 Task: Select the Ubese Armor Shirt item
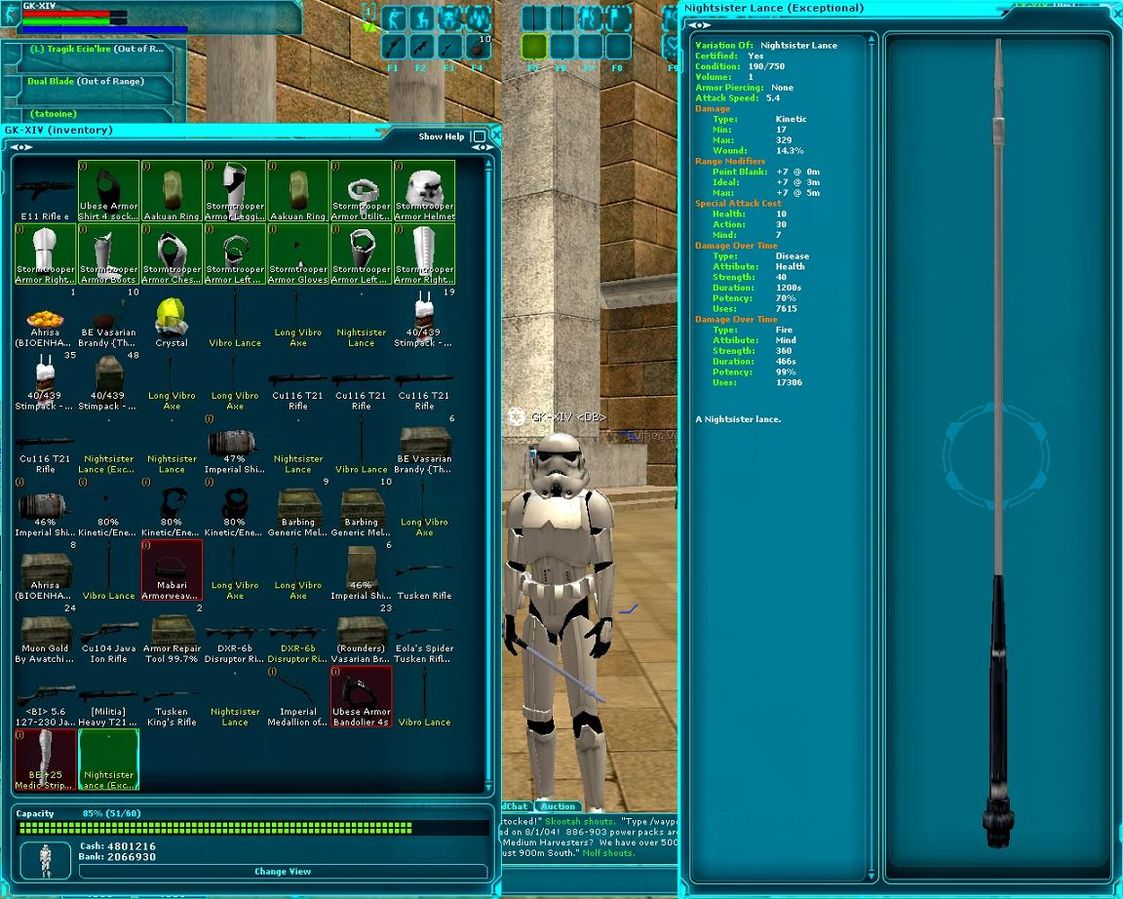(x=108, y=191)
